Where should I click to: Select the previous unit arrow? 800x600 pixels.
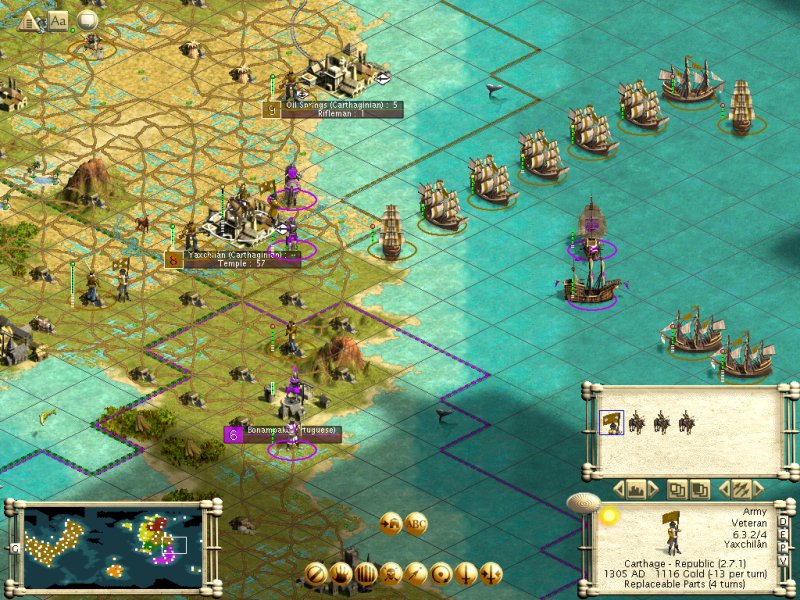pyautogui.click(x=723, y=490)
